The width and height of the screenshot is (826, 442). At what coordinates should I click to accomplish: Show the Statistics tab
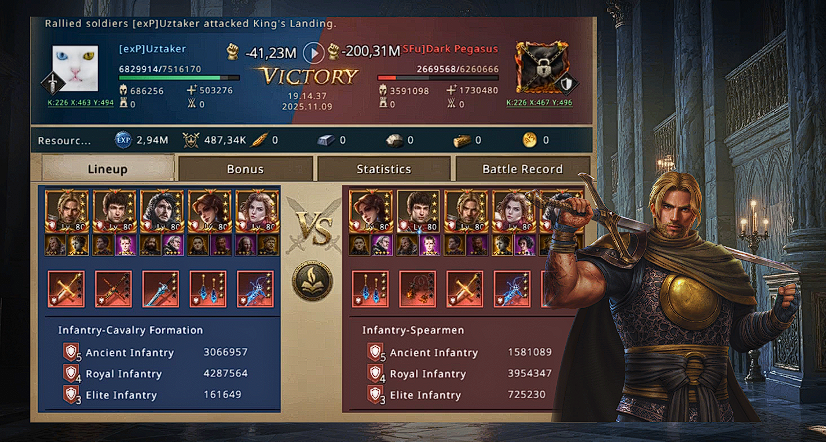pyautogui.click(x=384, y=169)
